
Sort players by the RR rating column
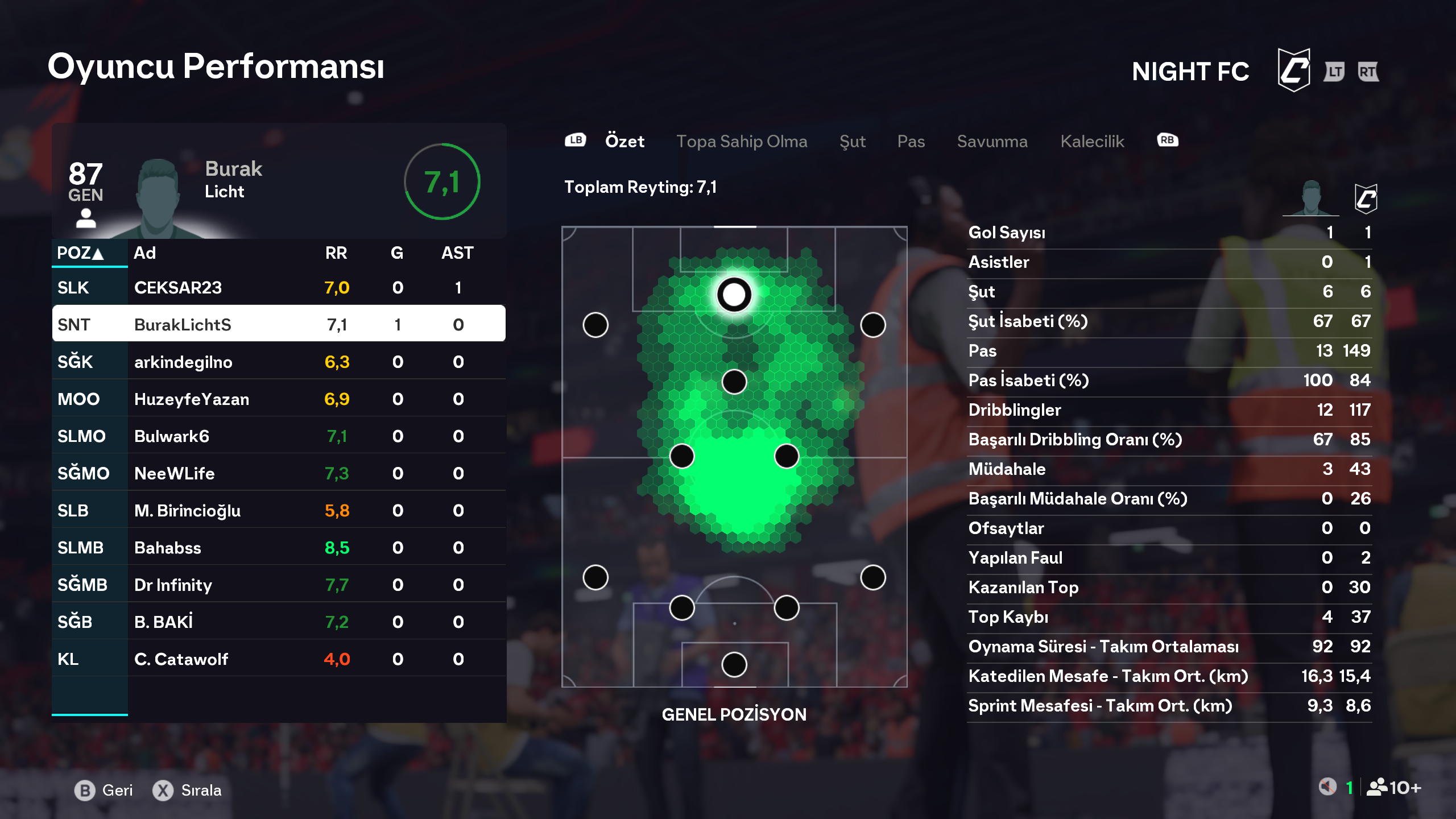pyautogui.click(x=336, y=253)
